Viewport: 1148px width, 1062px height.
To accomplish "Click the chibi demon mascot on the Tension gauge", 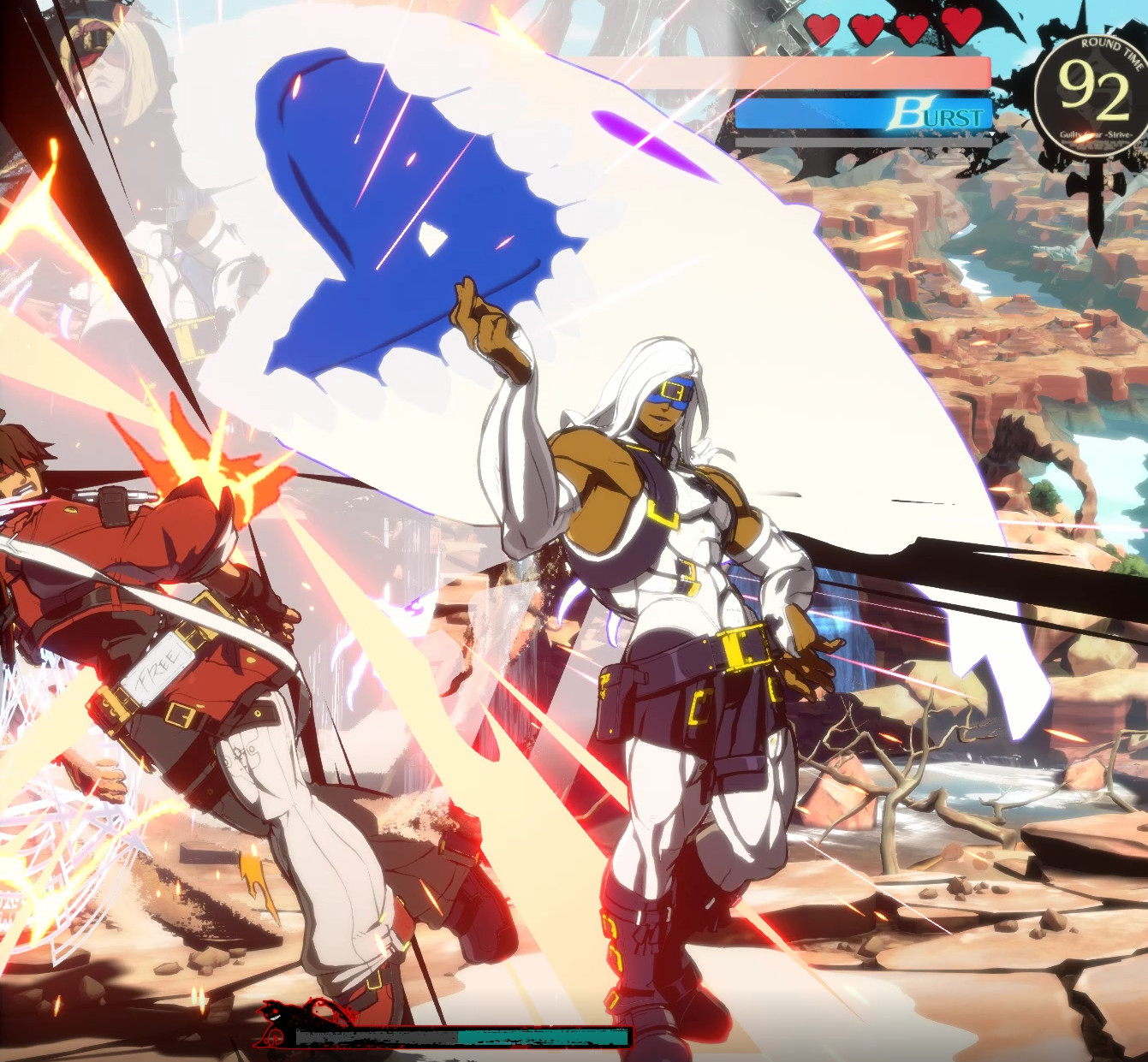I will click(283, 1018).
